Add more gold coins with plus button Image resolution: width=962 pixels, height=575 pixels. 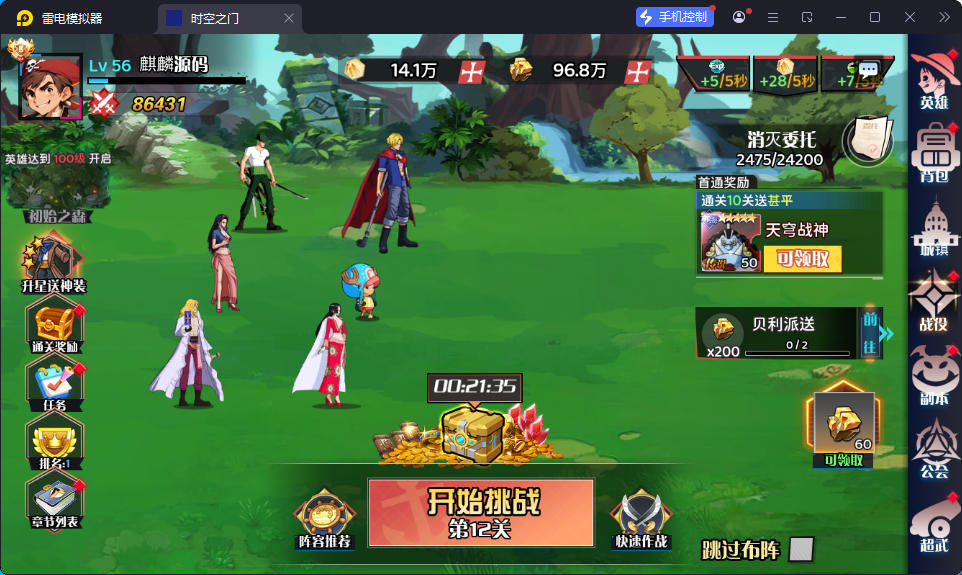[471, 70]
